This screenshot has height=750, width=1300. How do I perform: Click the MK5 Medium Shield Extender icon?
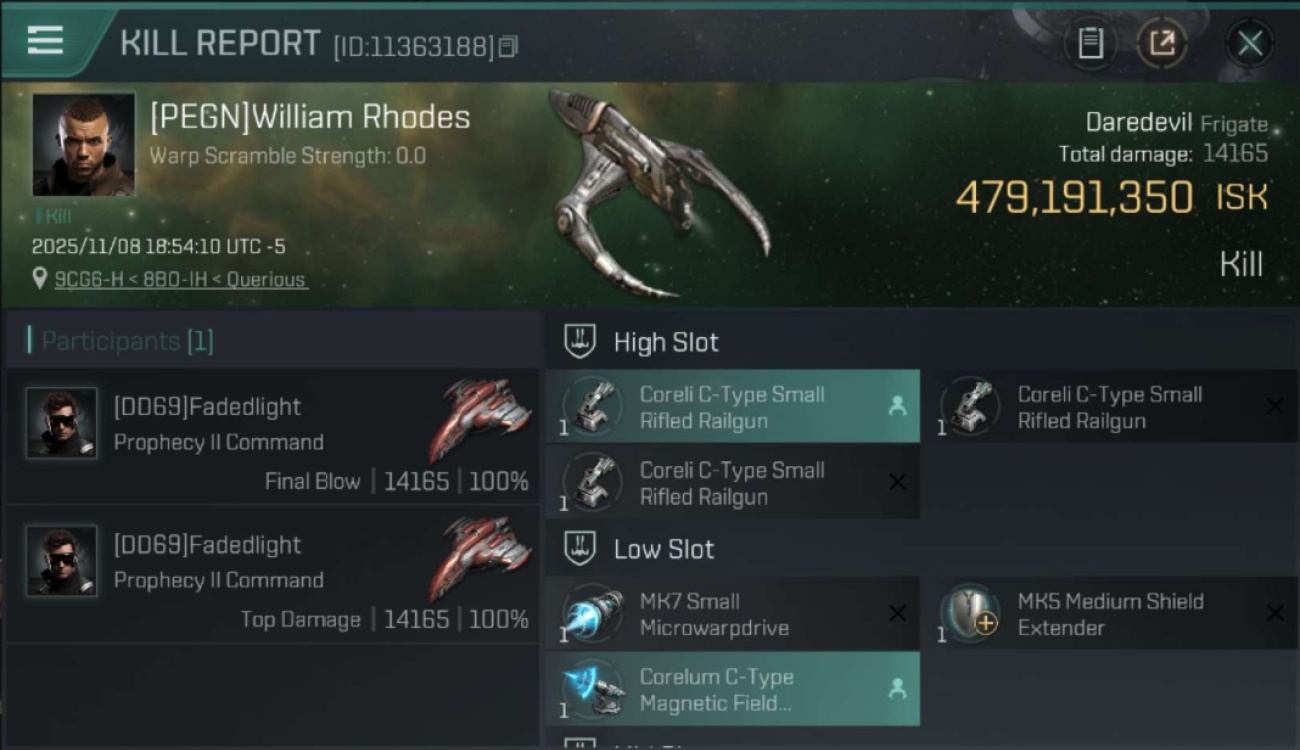(x=968, y=614)
